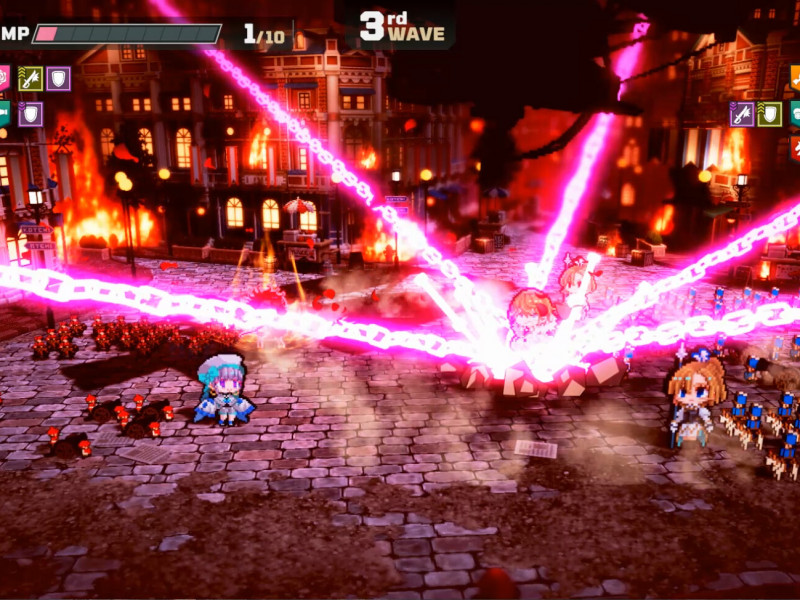Select the olive sword attack-up buff icon
Viewport: 800px width, 600px height.
30,79
